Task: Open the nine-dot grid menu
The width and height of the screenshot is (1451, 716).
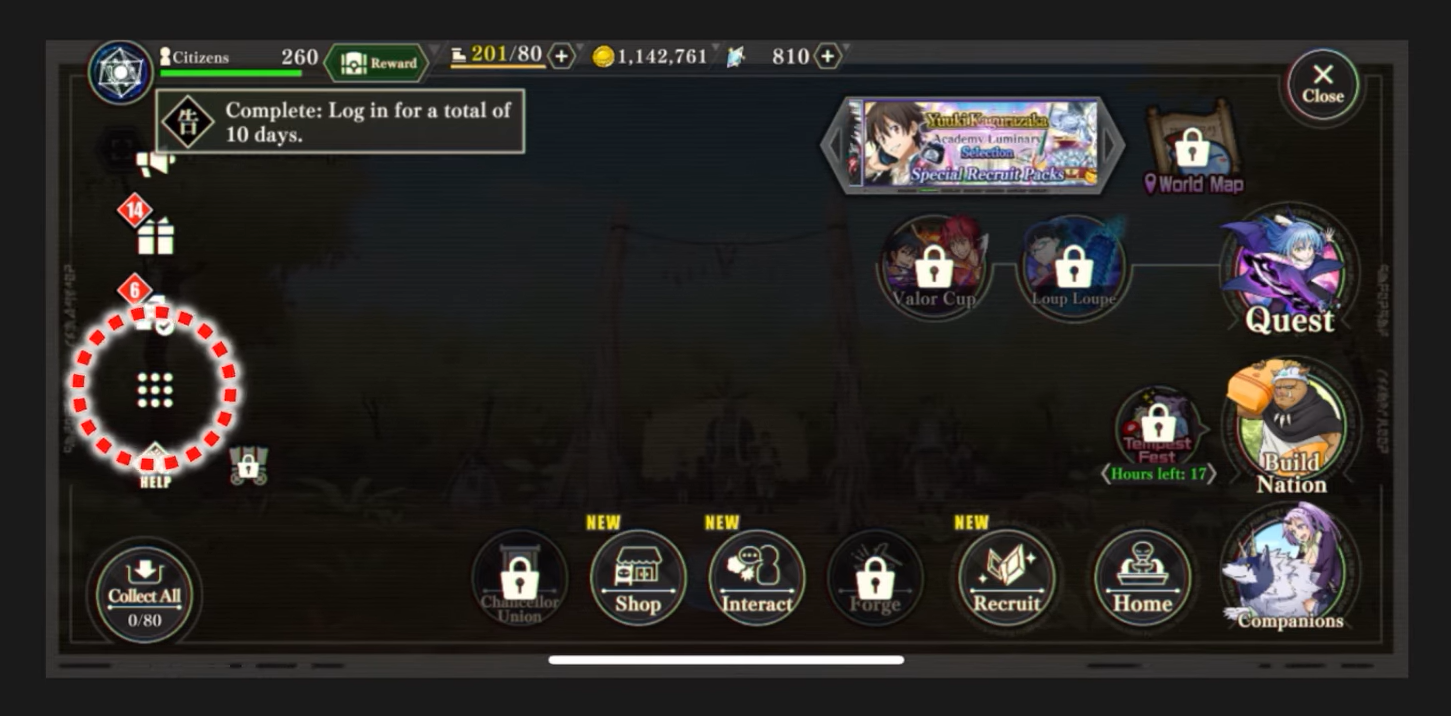Action: [x=155, y=390]
